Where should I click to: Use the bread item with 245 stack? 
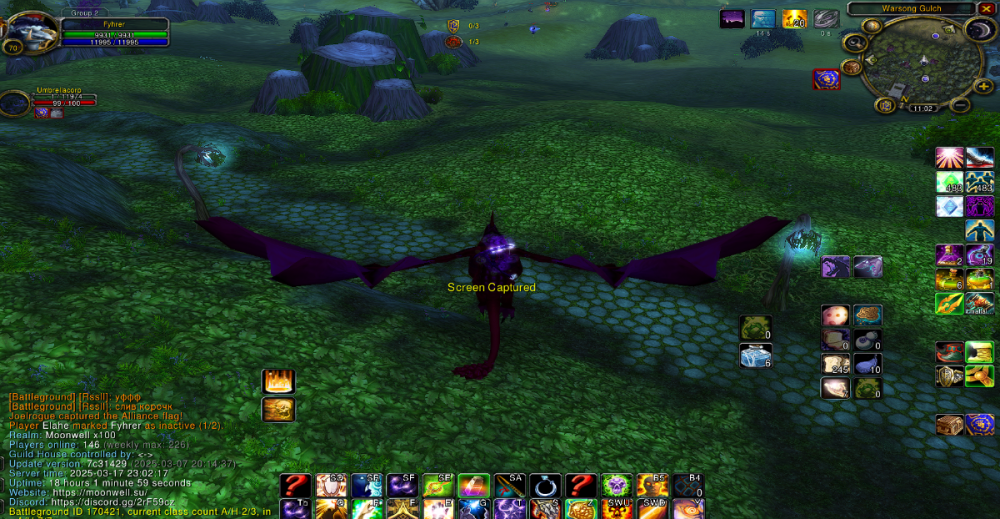click(835, 364)
